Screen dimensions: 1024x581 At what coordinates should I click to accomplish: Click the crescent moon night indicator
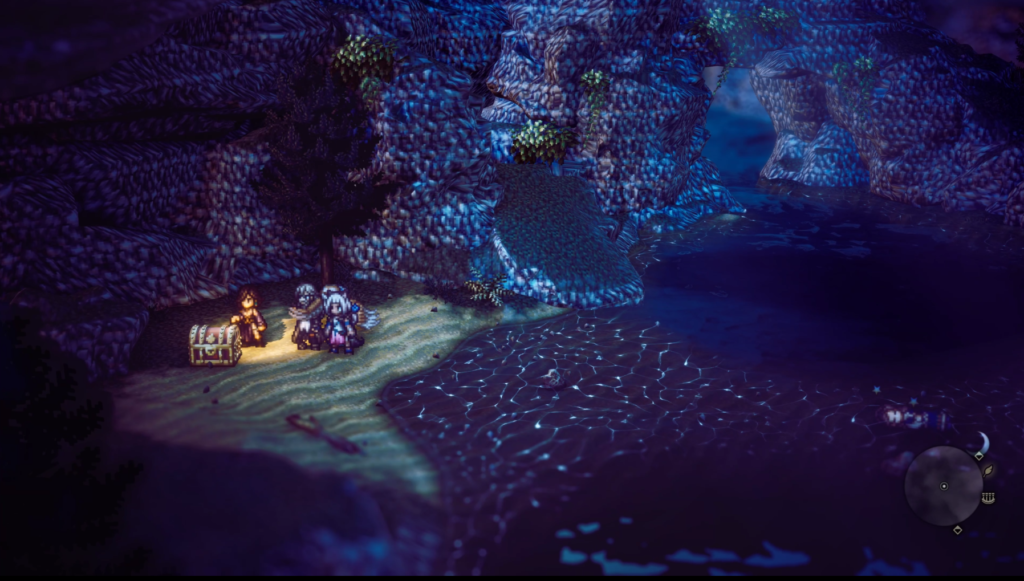pyautogui.click(x=983, y=441)
